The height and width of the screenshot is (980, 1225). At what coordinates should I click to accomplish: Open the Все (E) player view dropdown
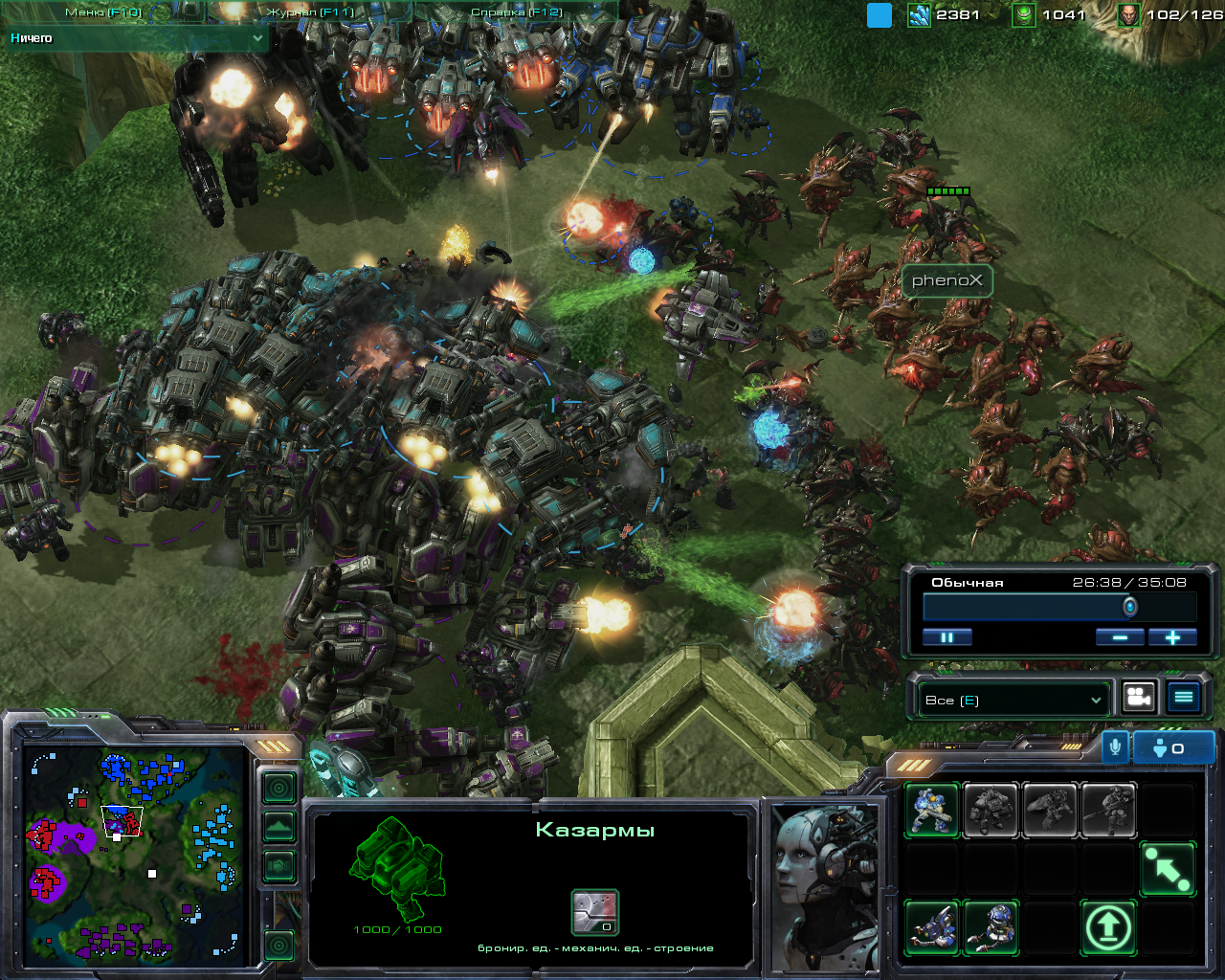(1013, 701)
